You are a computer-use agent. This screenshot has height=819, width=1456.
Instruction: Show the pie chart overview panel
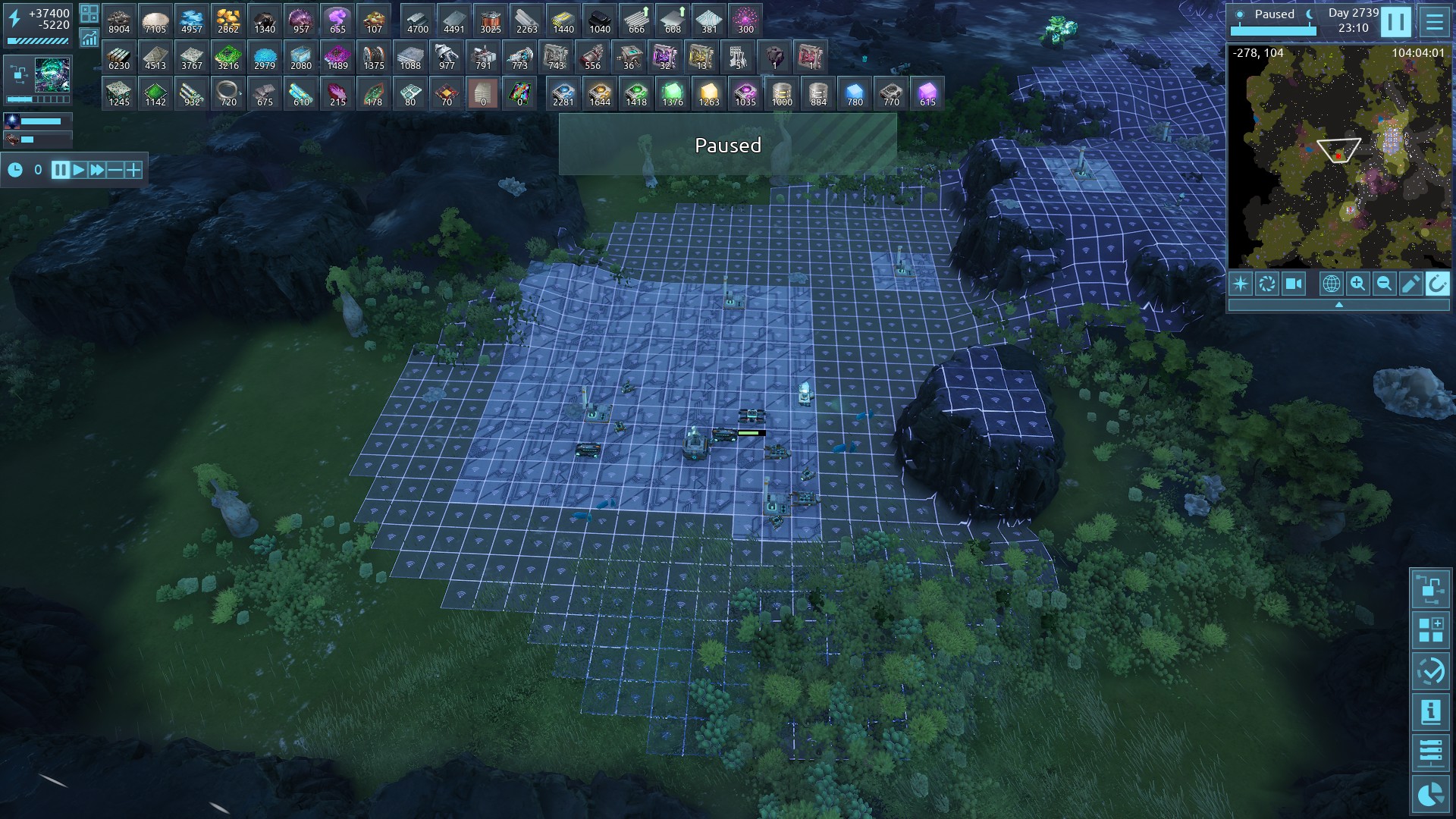(1430, 794)
